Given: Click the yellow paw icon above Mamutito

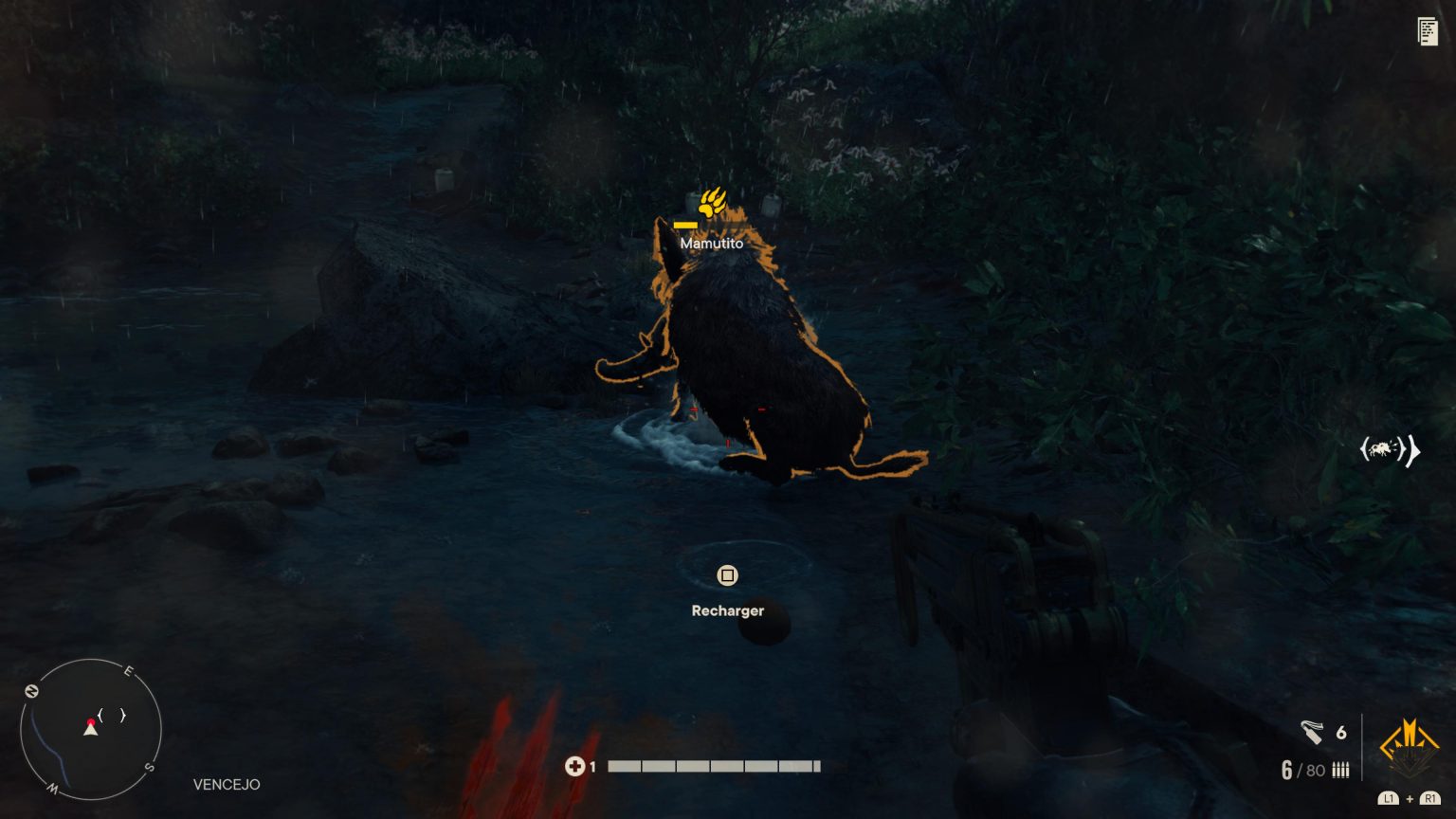Looking at the screenshot, I should pyautogui.click(x=713, y=200).
